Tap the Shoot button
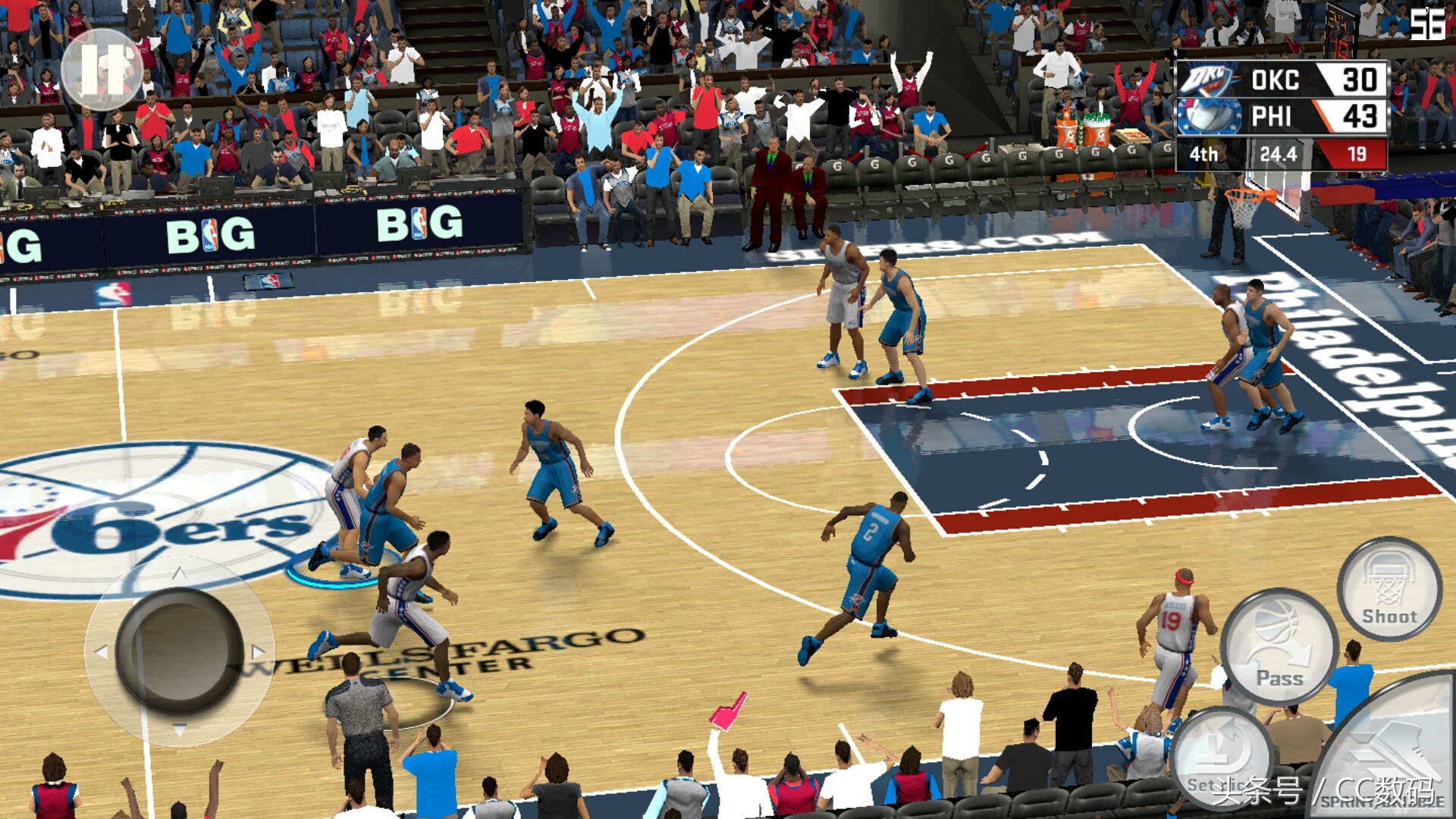 [1389, 589]
